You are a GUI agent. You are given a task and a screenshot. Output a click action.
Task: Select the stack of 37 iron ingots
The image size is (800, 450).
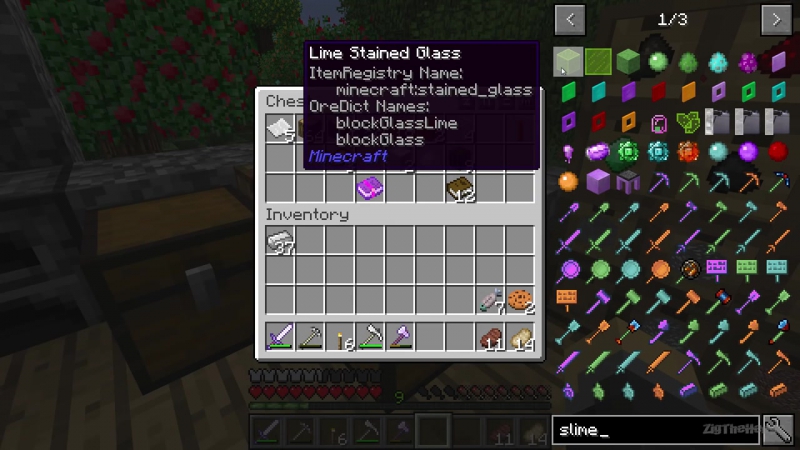(280, 240)
